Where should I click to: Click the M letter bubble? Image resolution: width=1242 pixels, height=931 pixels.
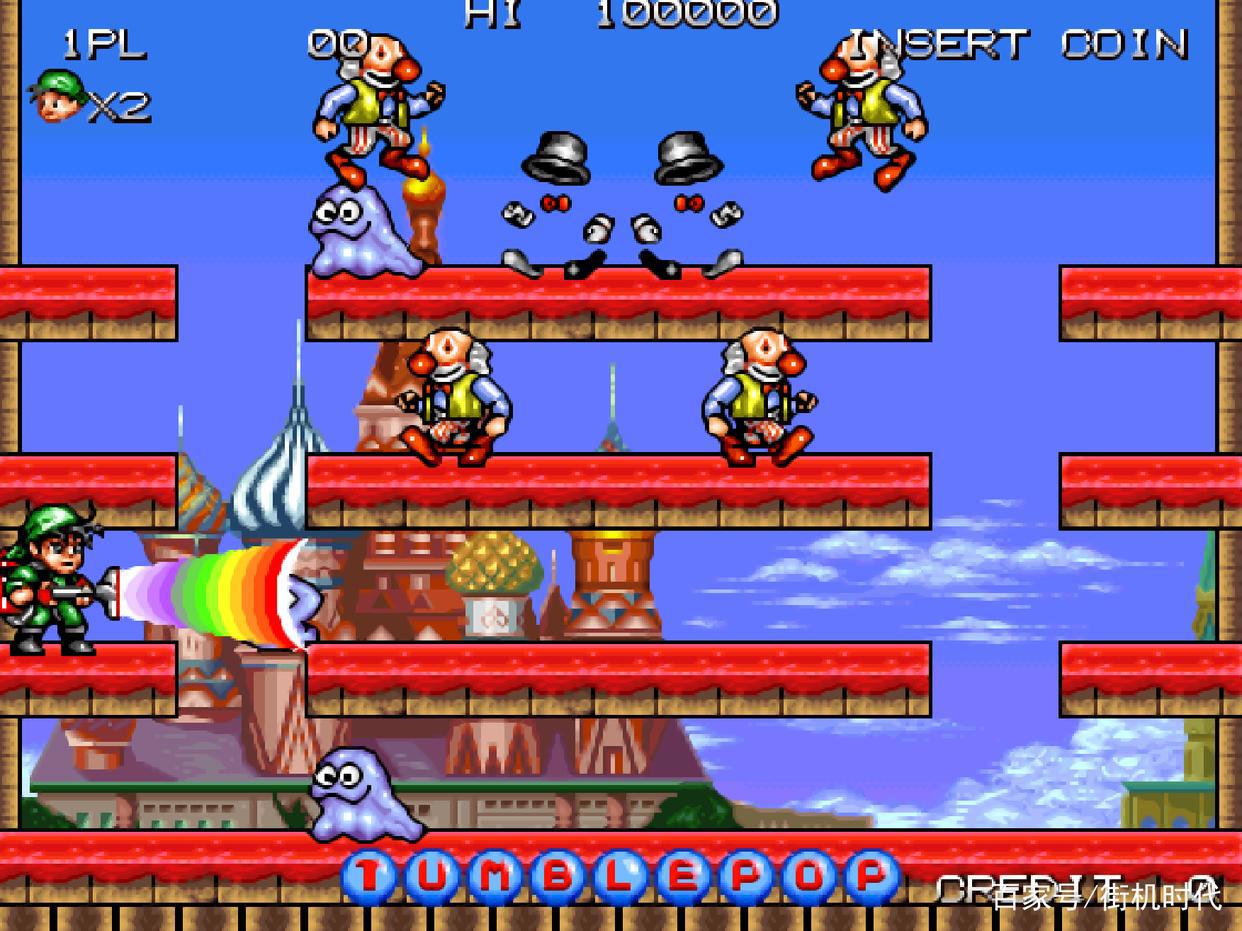(495, 877)
